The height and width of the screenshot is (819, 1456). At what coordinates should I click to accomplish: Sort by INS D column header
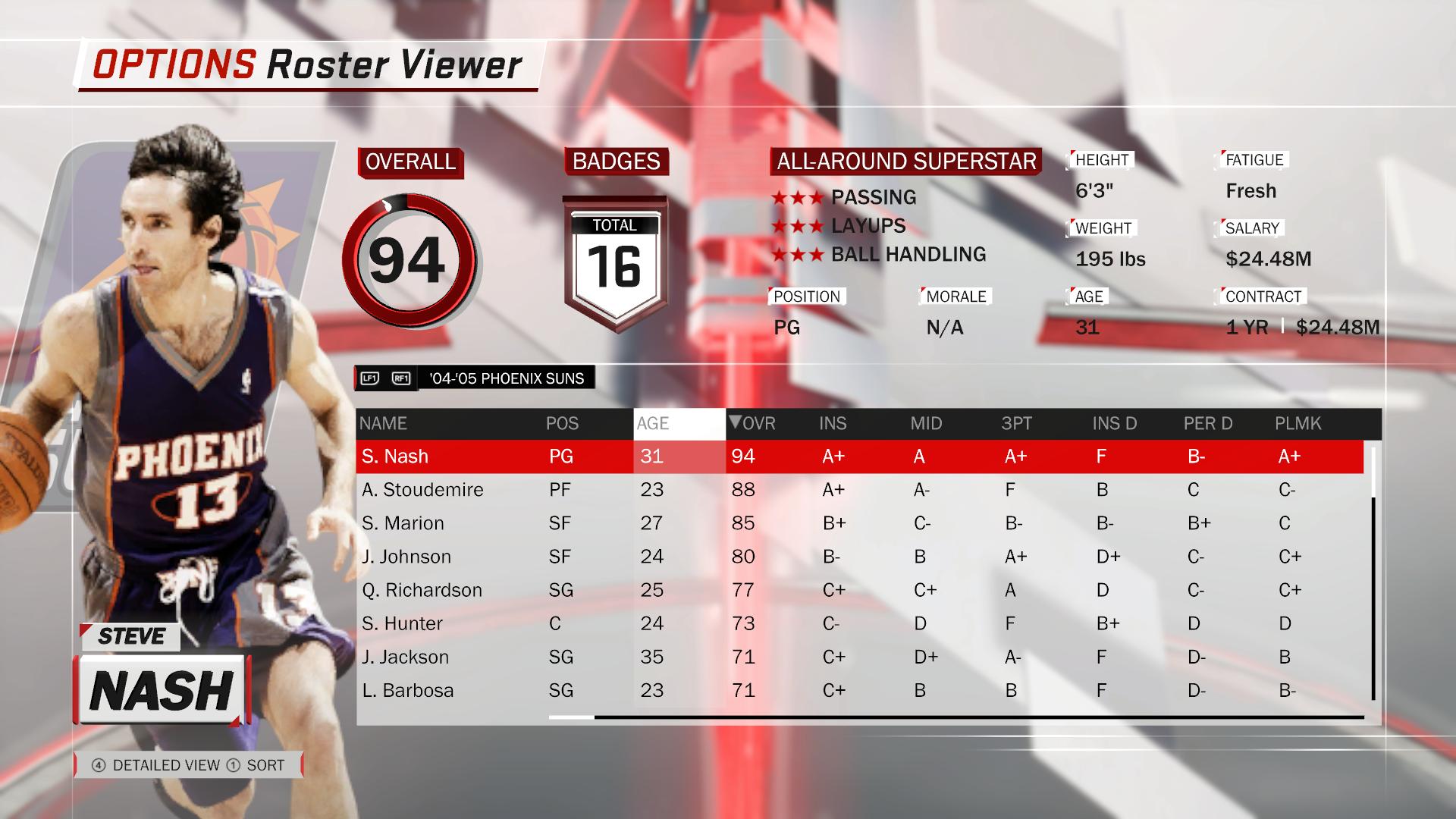tap(1114, 424)
